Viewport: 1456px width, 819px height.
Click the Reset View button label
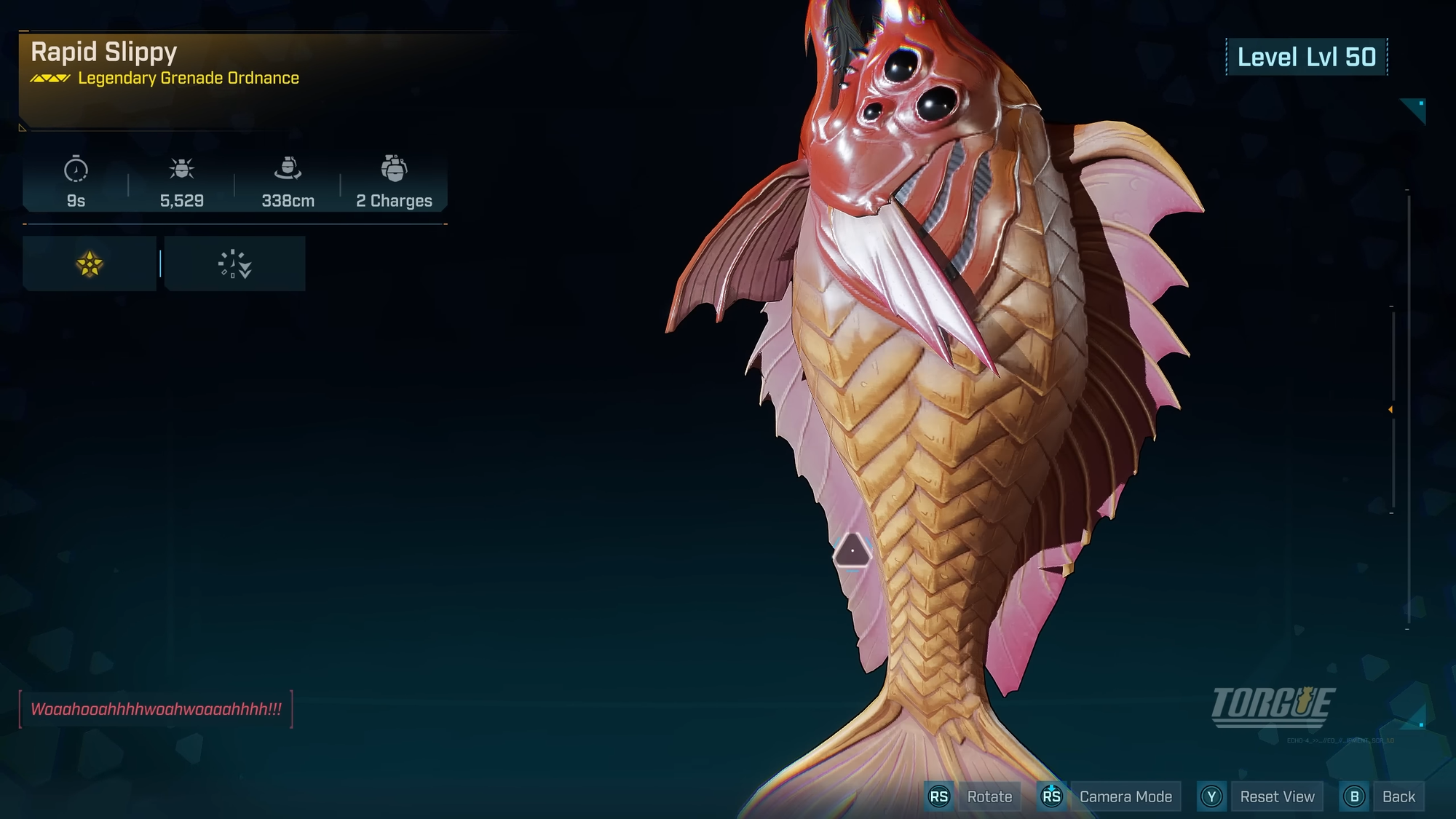[1277, 796]
